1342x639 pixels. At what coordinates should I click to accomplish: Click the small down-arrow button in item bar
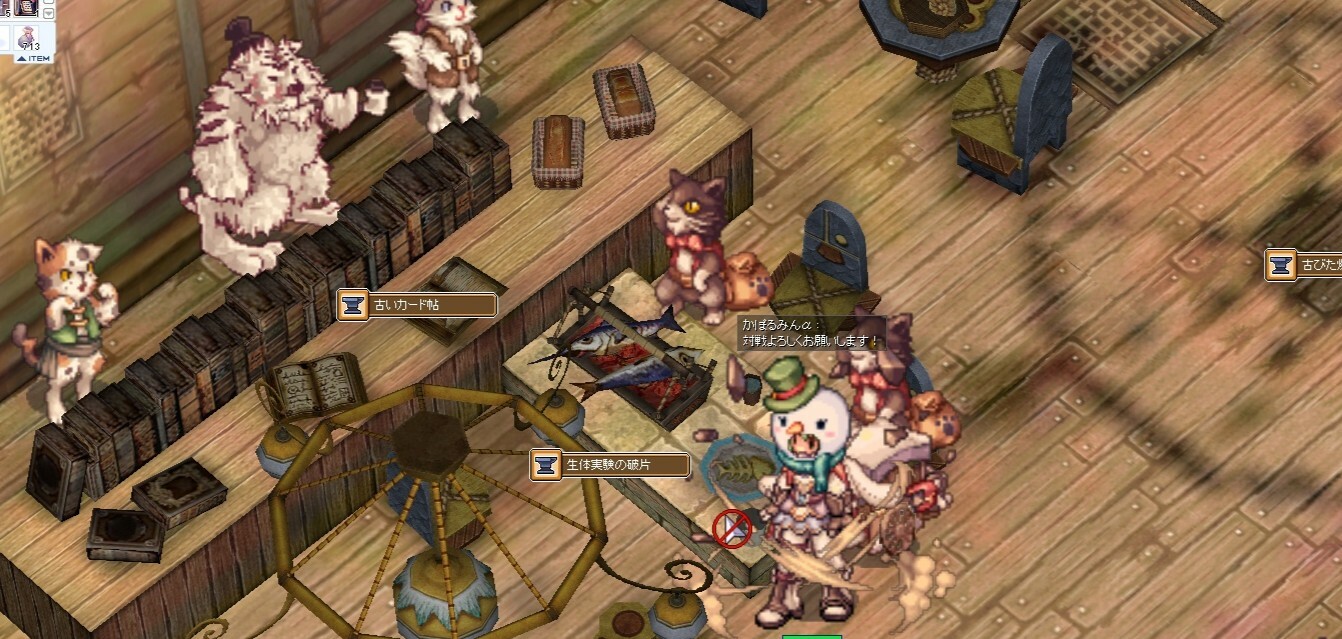pos(48,13)
